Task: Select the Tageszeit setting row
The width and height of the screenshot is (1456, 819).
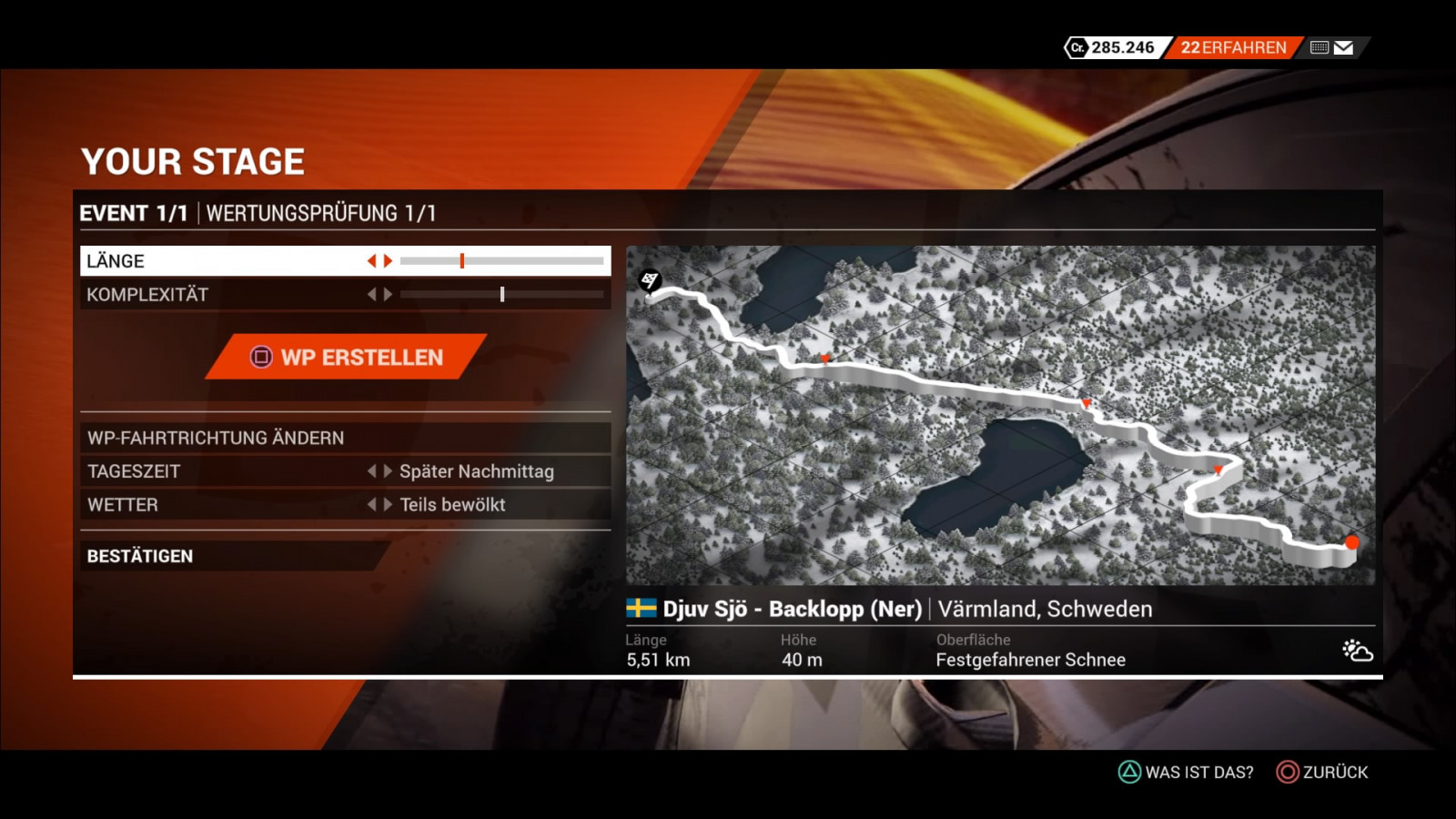Action: [x=344, y=471]
